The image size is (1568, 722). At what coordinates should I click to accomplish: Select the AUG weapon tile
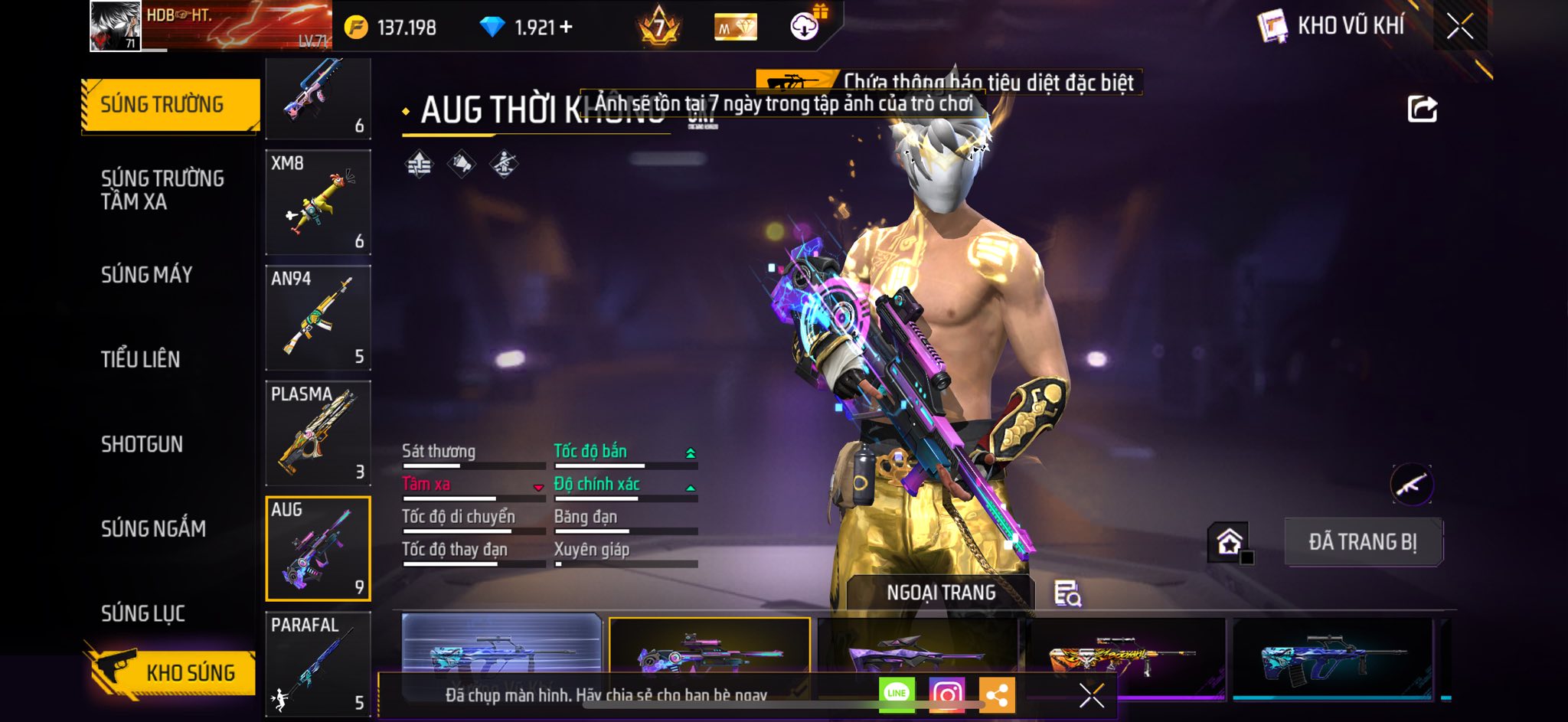coord(318,548)
